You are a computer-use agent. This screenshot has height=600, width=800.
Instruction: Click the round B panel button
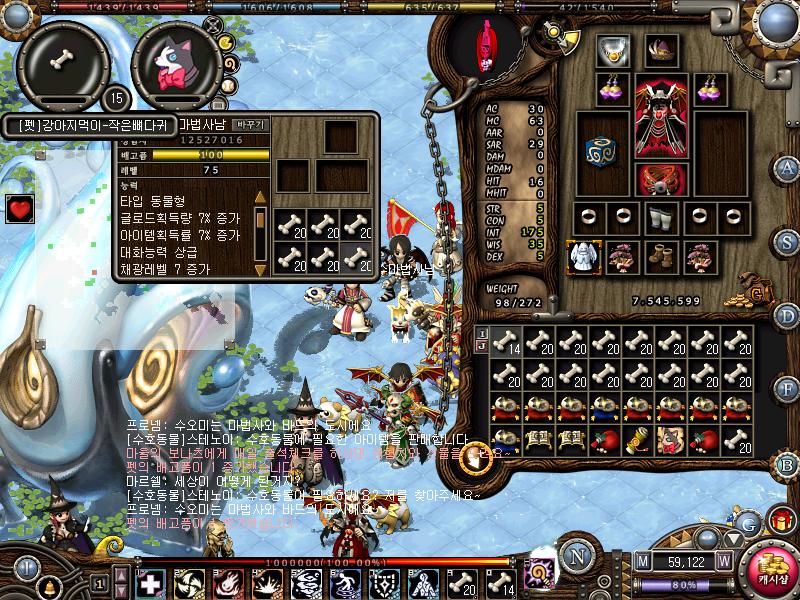pyautogui.click(x=788, y=464)
